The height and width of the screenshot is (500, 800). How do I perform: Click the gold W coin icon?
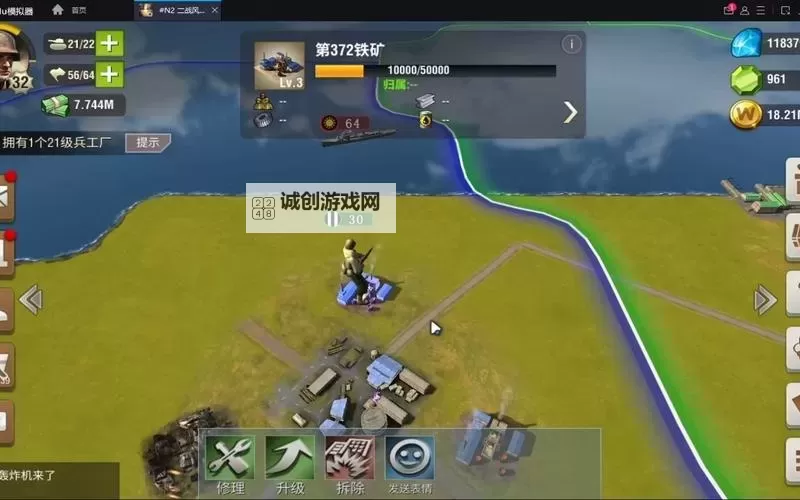click(746, 115)
